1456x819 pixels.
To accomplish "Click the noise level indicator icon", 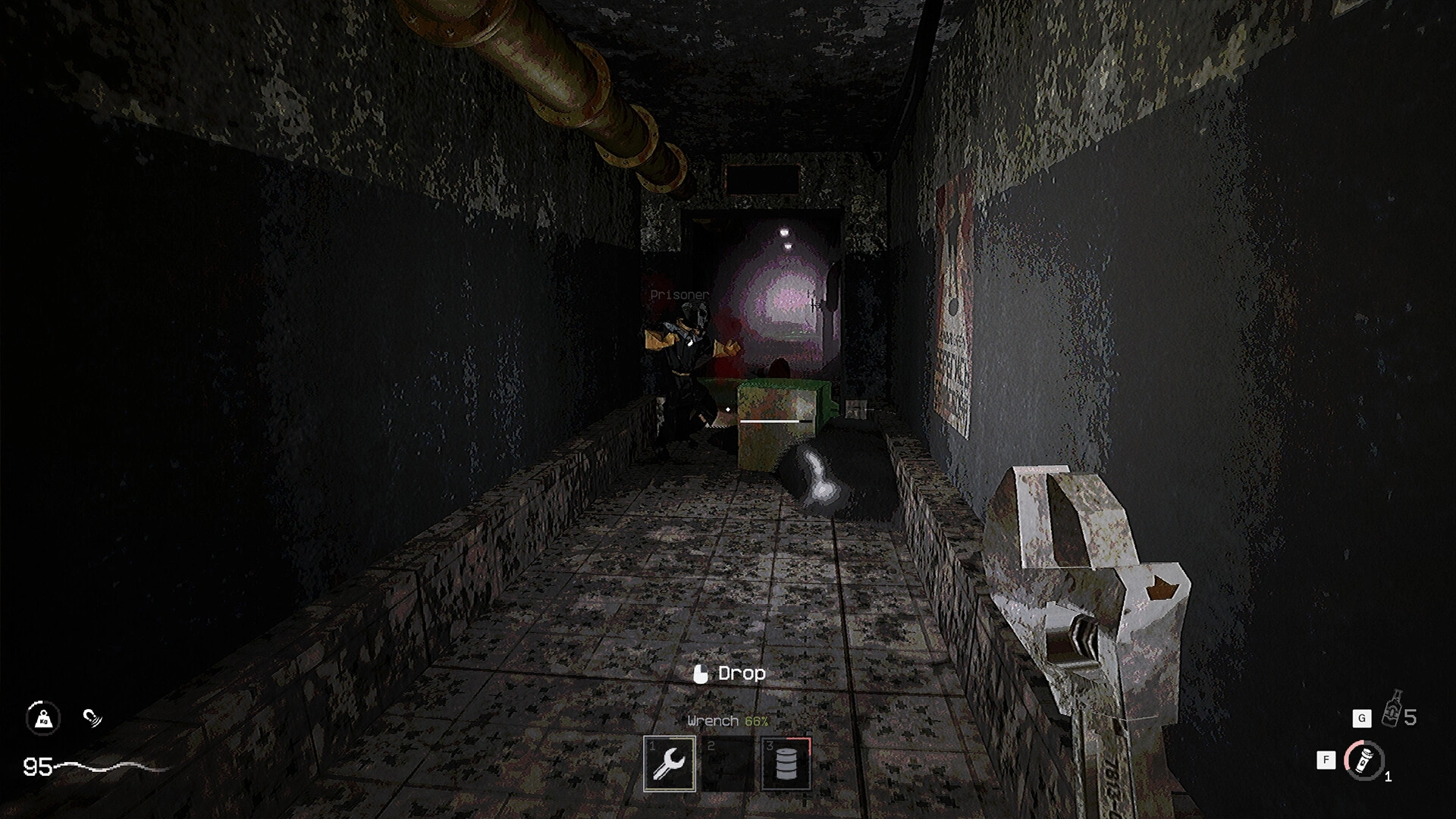I will point(93,718).
